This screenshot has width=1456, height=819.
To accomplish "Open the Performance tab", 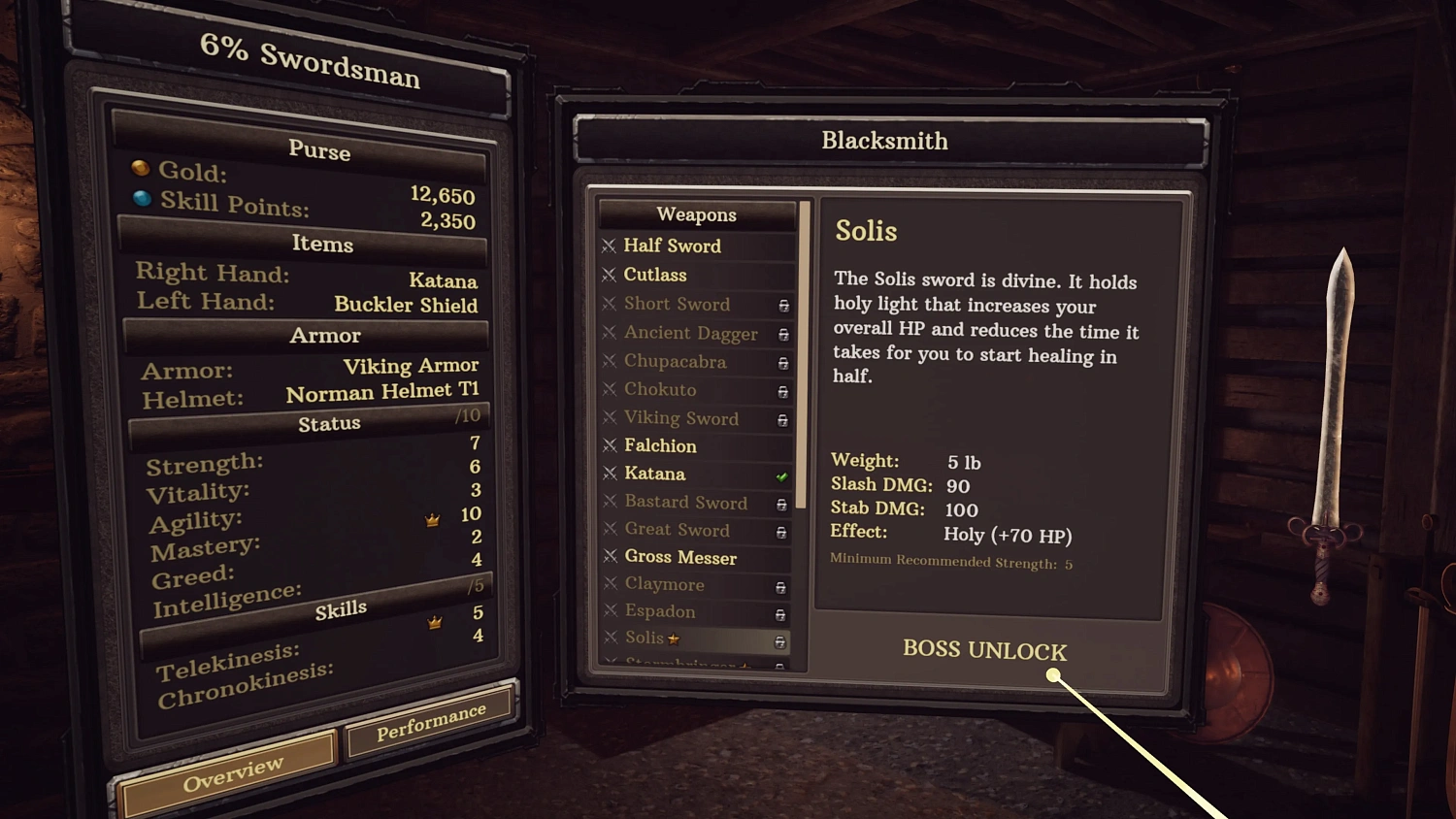I will point(431,720).
